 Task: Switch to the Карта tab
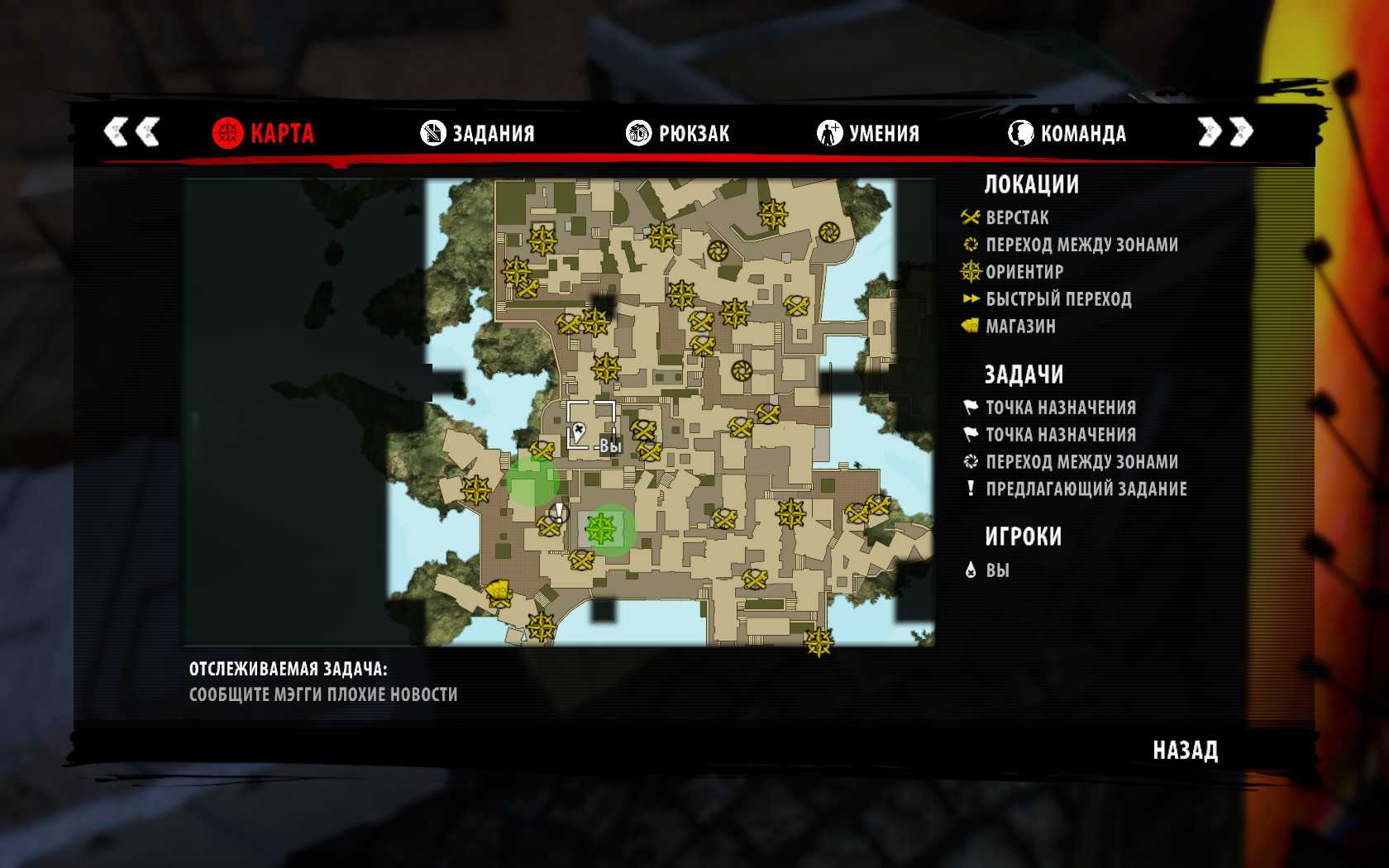263,133
